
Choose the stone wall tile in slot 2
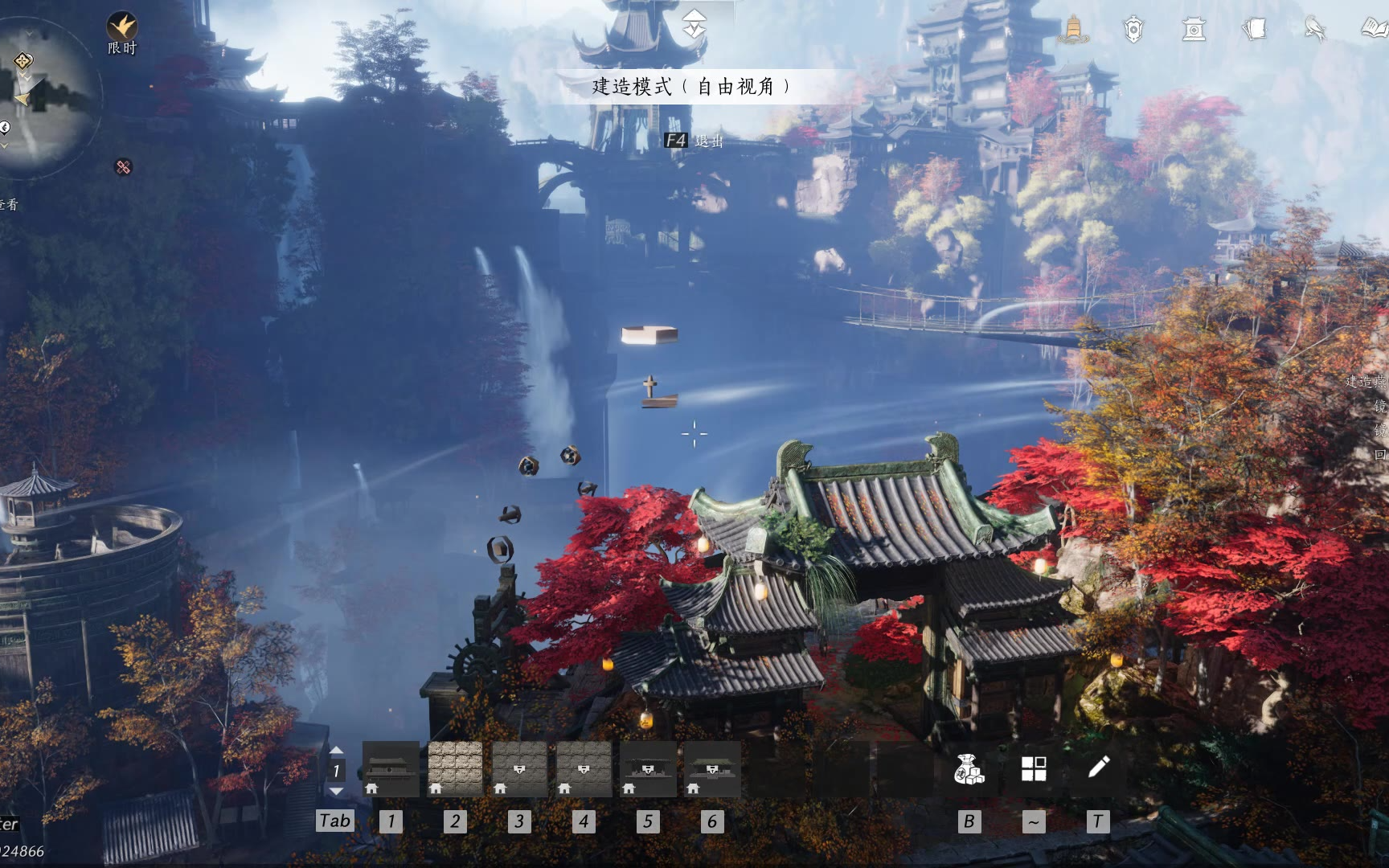click(455, 769)
